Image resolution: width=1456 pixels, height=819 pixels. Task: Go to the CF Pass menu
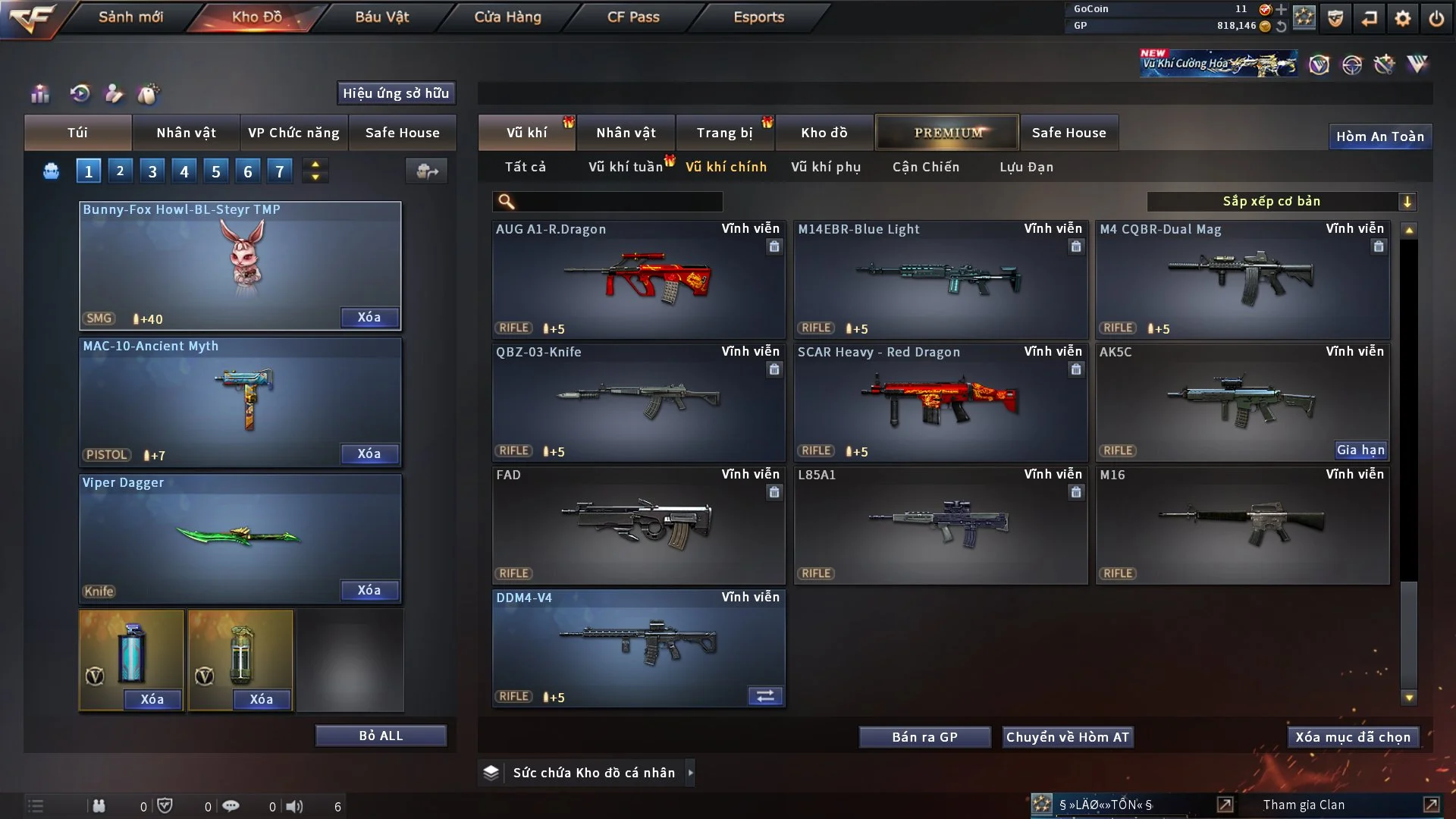[x=633, y=17]
